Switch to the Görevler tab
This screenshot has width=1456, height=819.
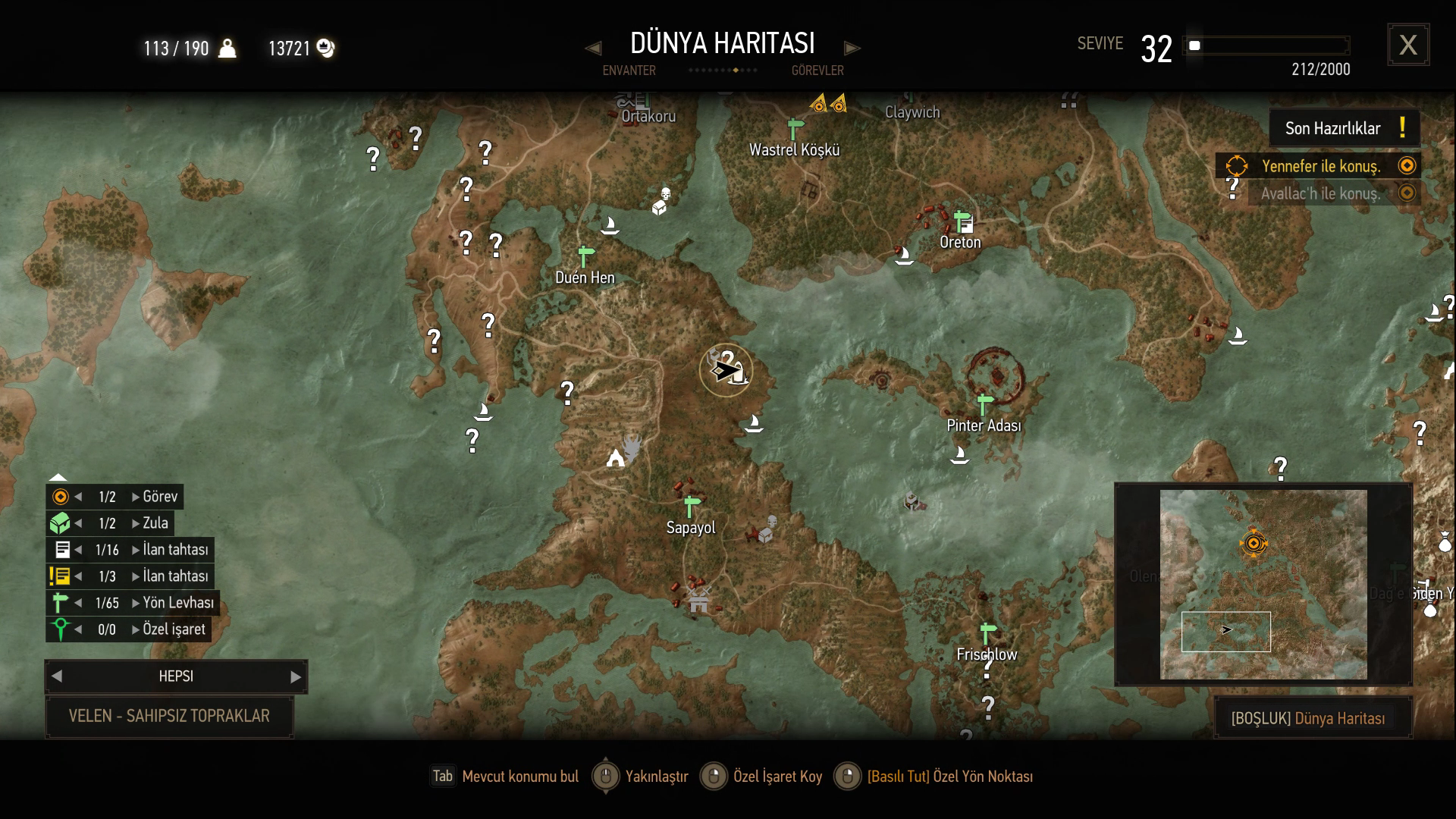pos(817,71)
